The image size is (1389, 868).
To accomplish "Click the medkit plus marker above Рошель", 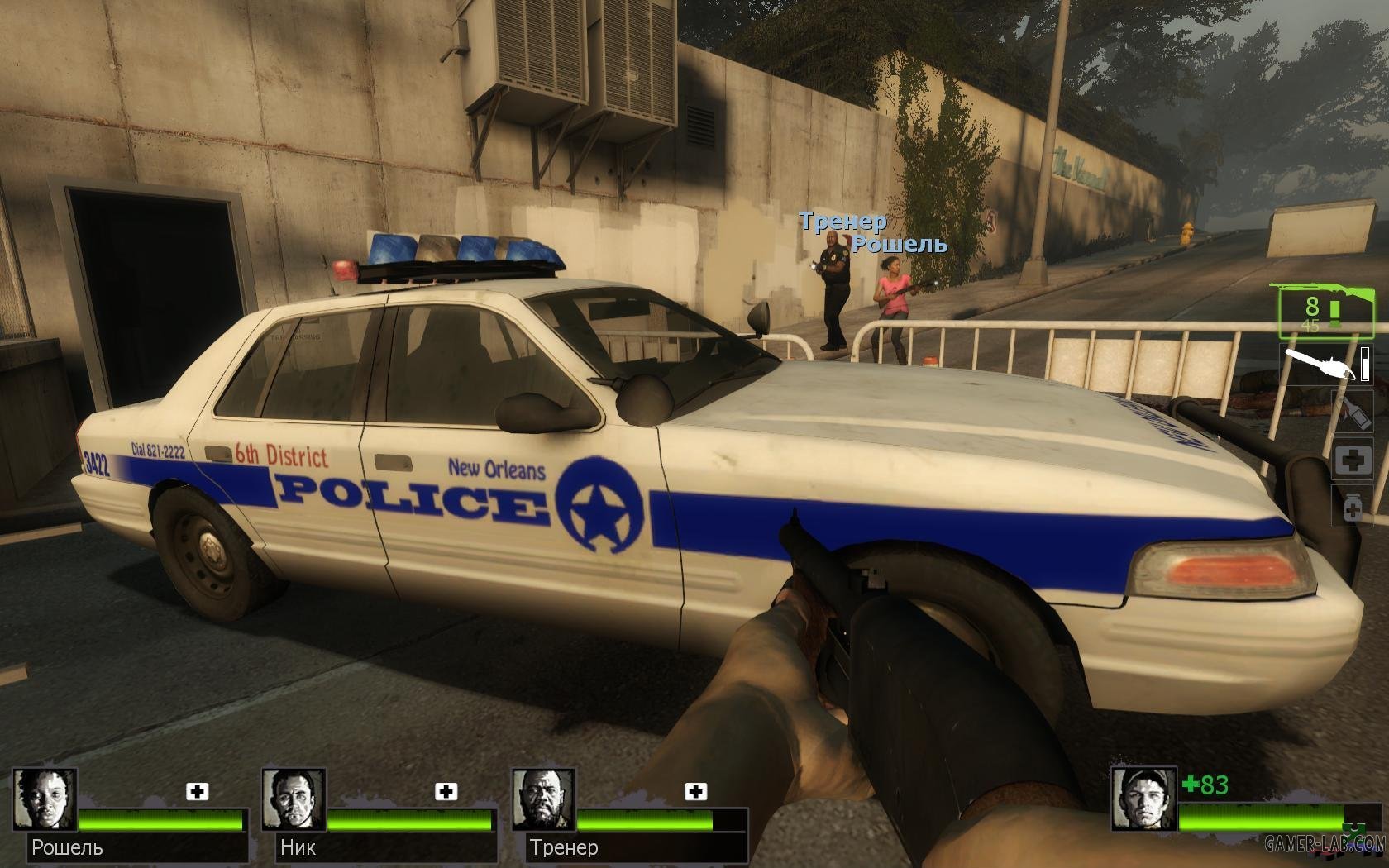I will click(197, 792).
